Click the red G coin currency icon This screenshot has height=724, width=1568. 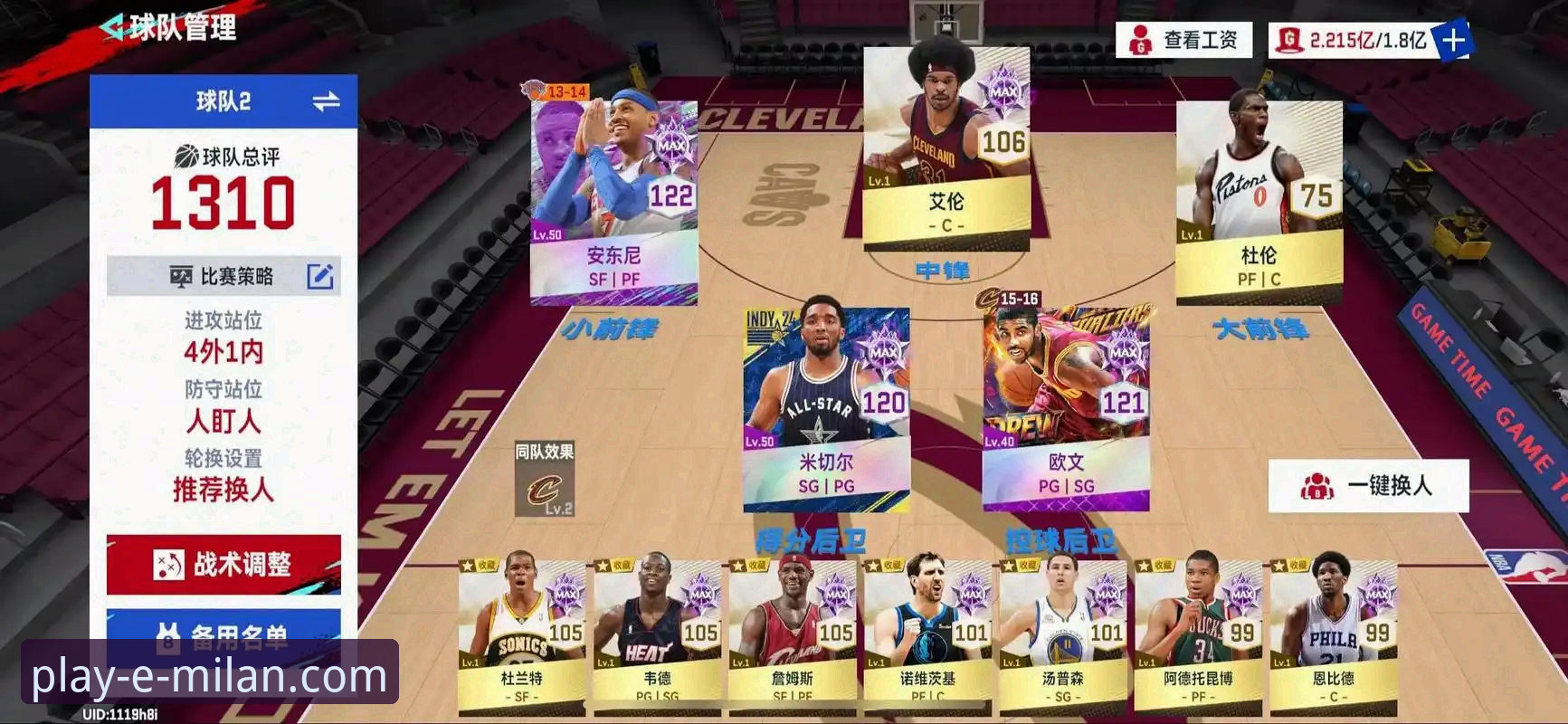(x=1289, y=37)
